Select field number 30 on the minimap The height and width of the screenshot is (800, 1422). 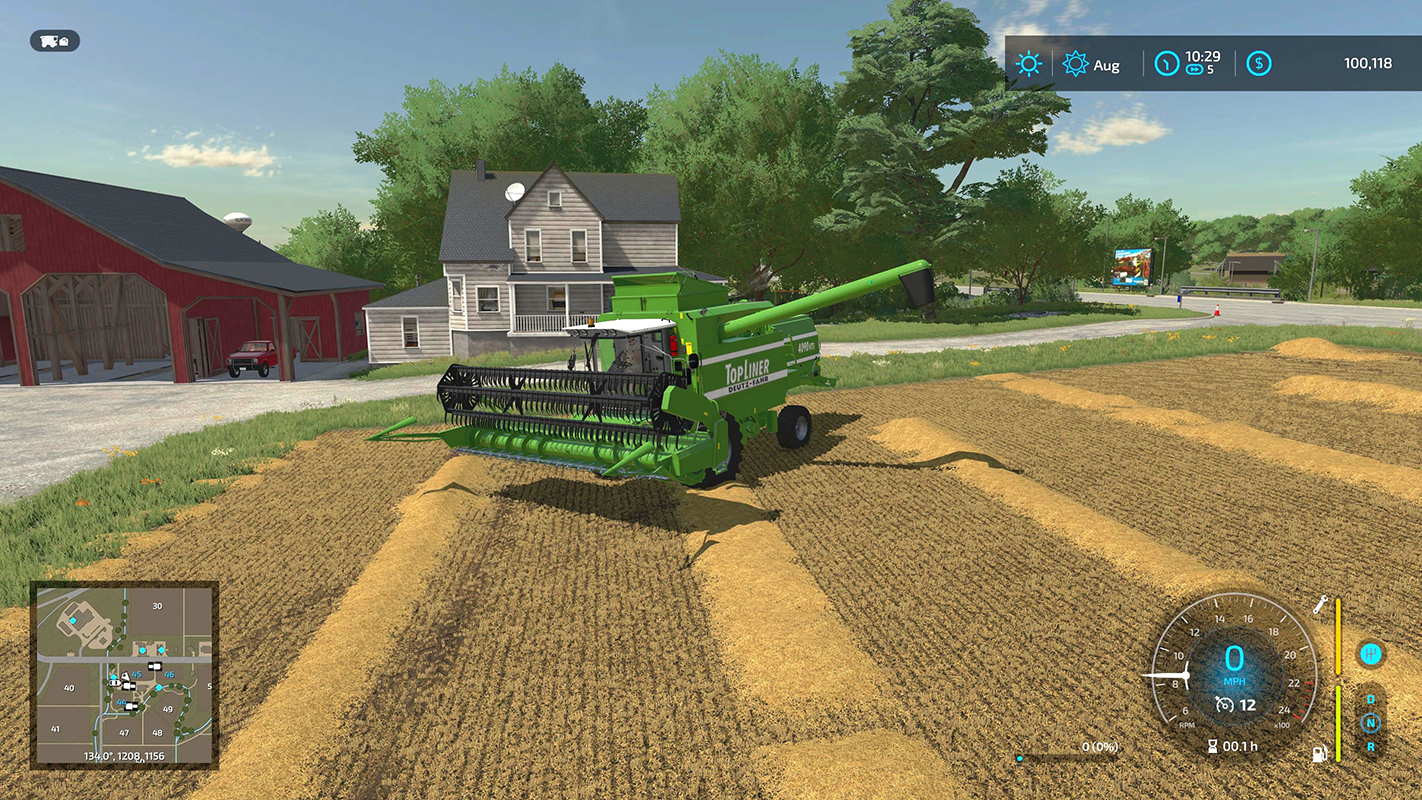(x=157, y=606)
